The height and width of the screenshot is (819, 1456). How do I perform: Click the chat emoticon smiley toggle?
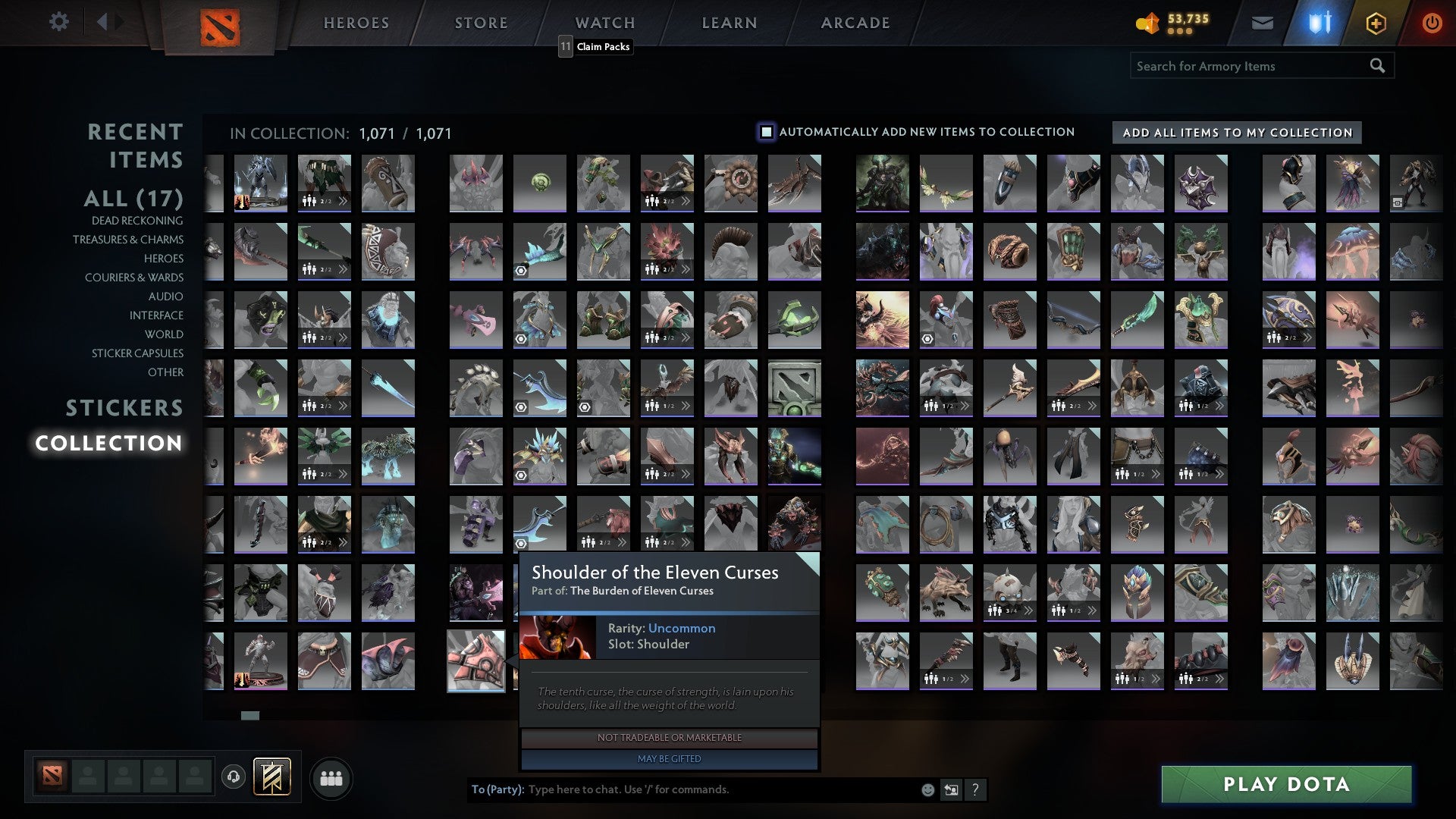click(x=927, y=789)
